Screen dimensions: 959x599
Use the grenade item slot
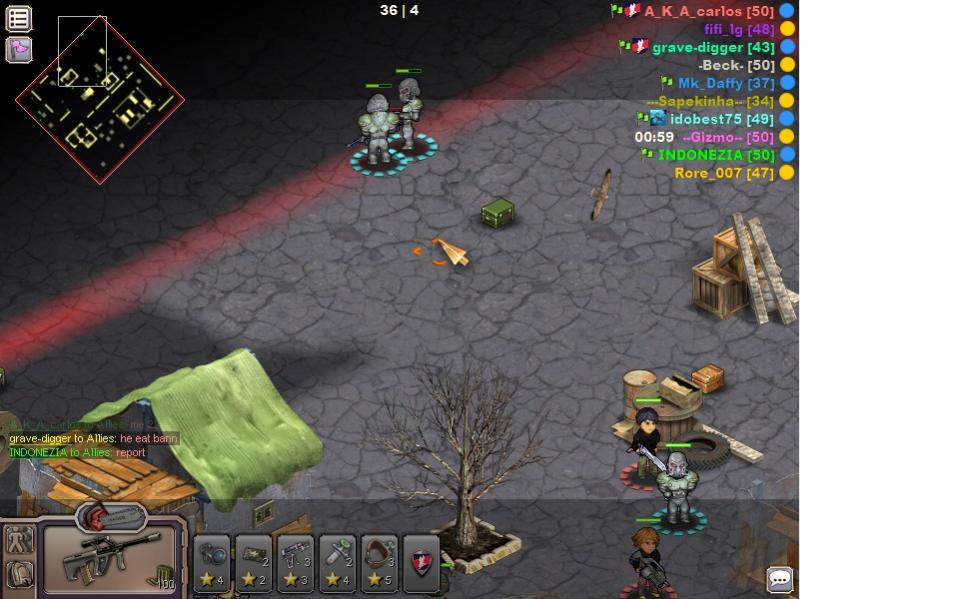(211, 564)
